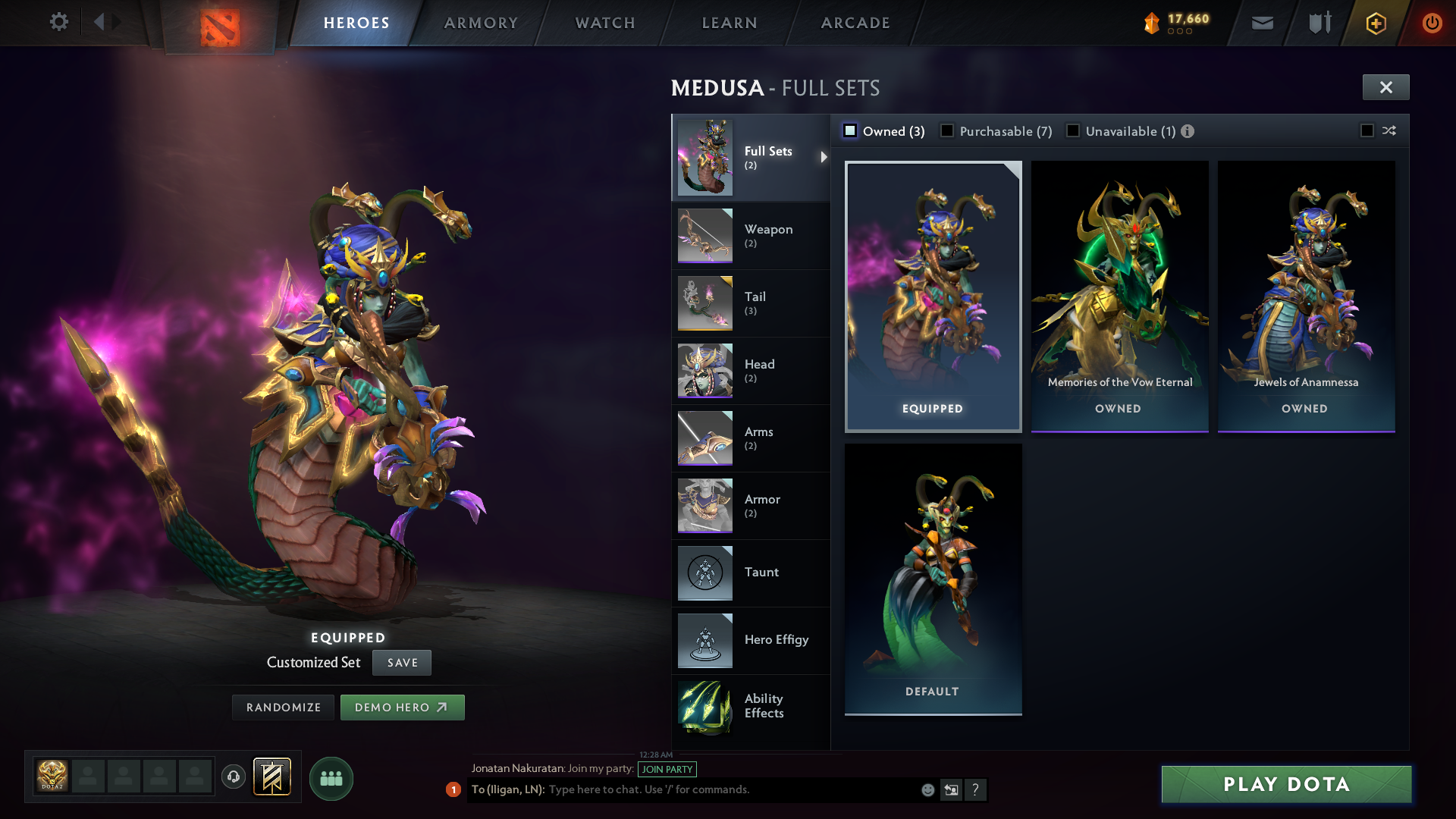The width and height of the screenshot is (1456, 819).
Task: Choose the Tail slot category
Action: (x=750, y=303)
